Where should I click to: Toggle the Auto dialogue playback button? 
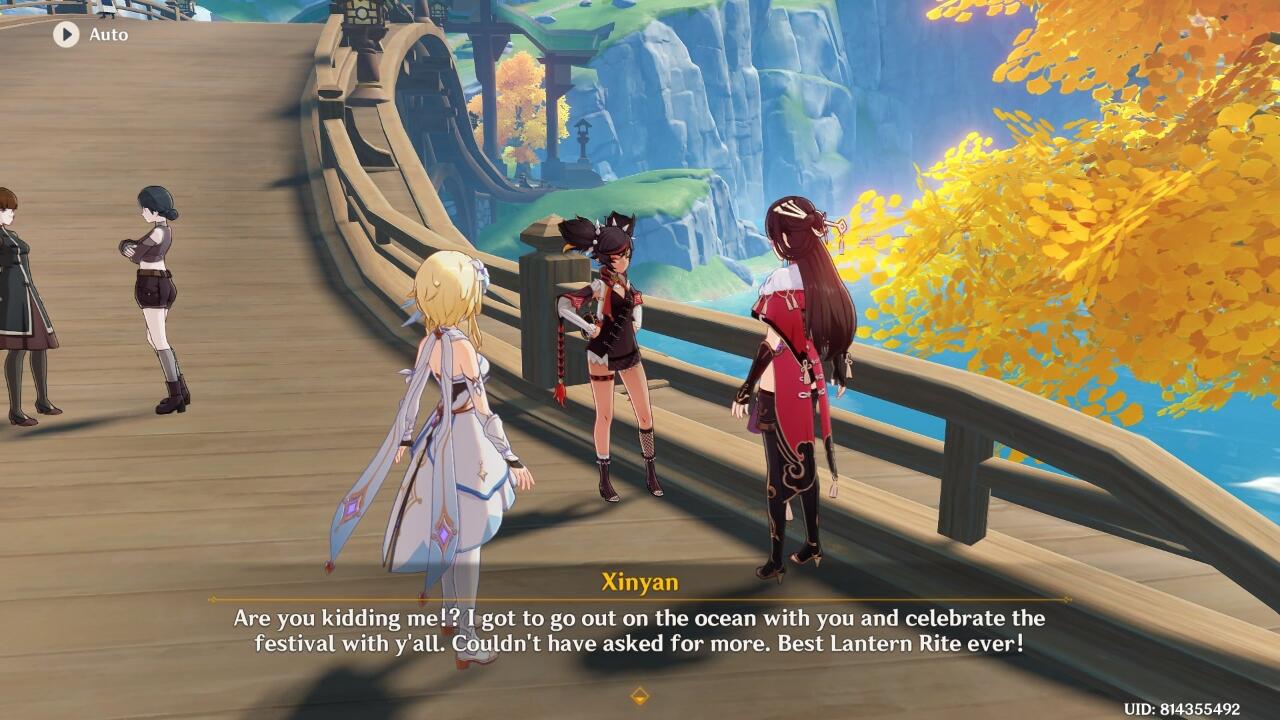[67, 34]
